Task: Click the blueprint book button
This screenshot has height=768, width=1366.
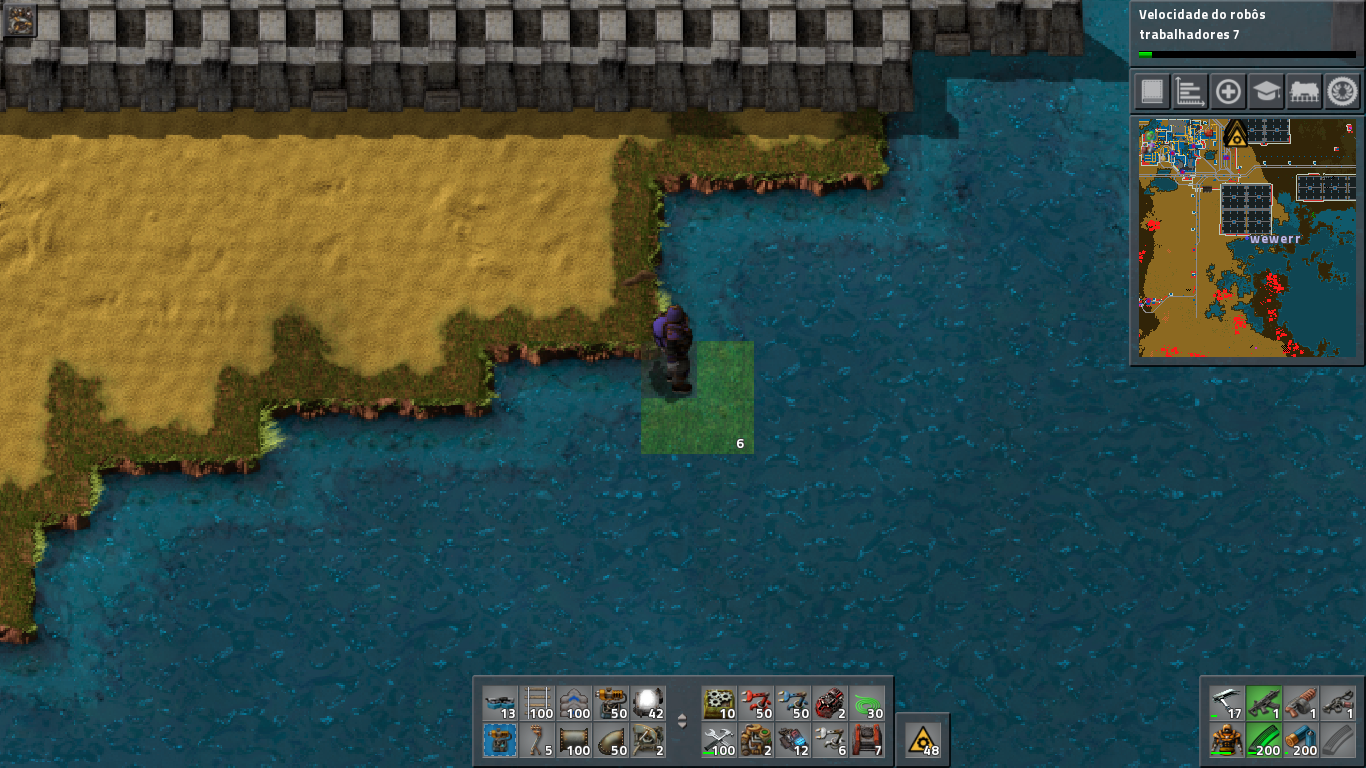Action: [x=1152, y=92]
